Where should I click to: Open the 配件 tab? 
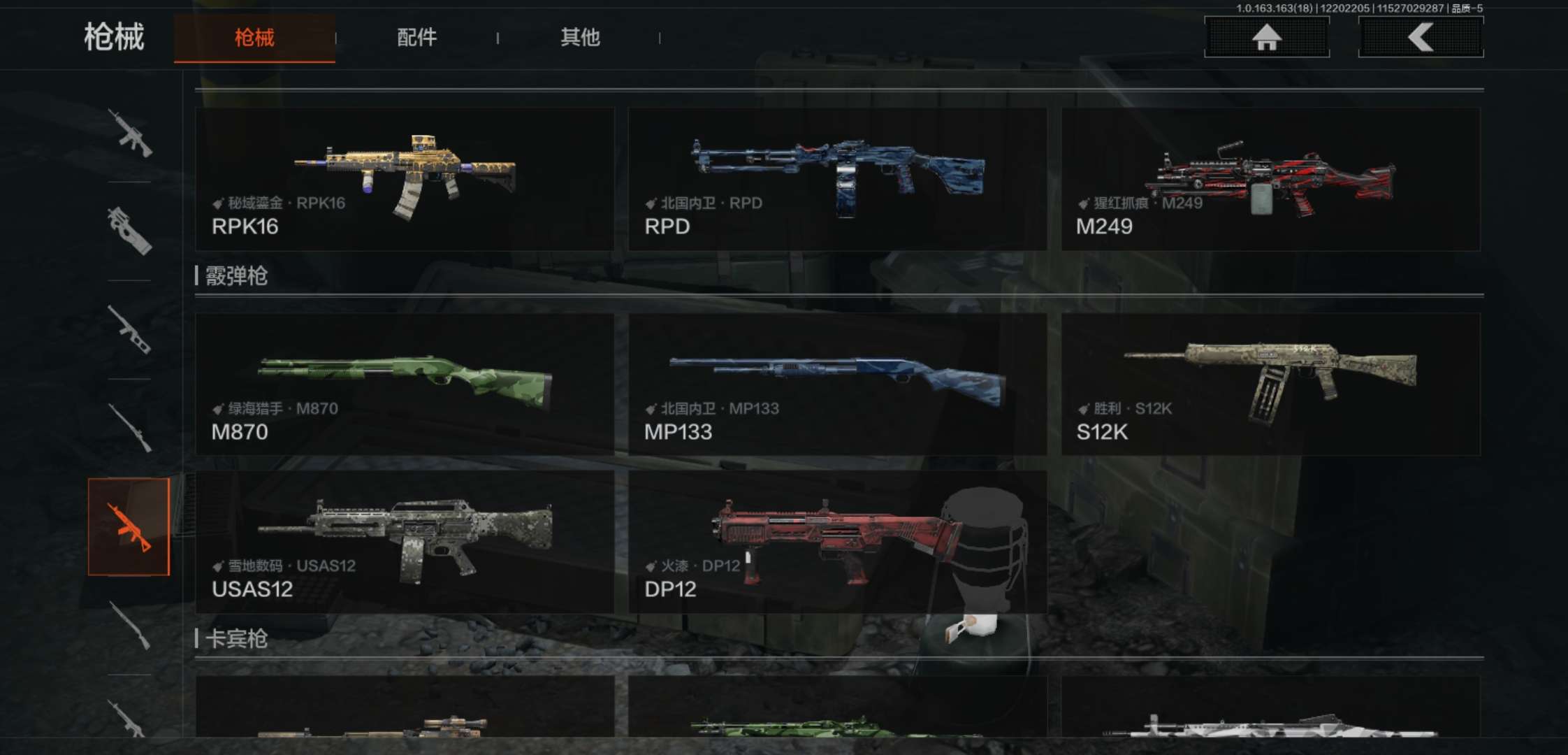[416, 38]
